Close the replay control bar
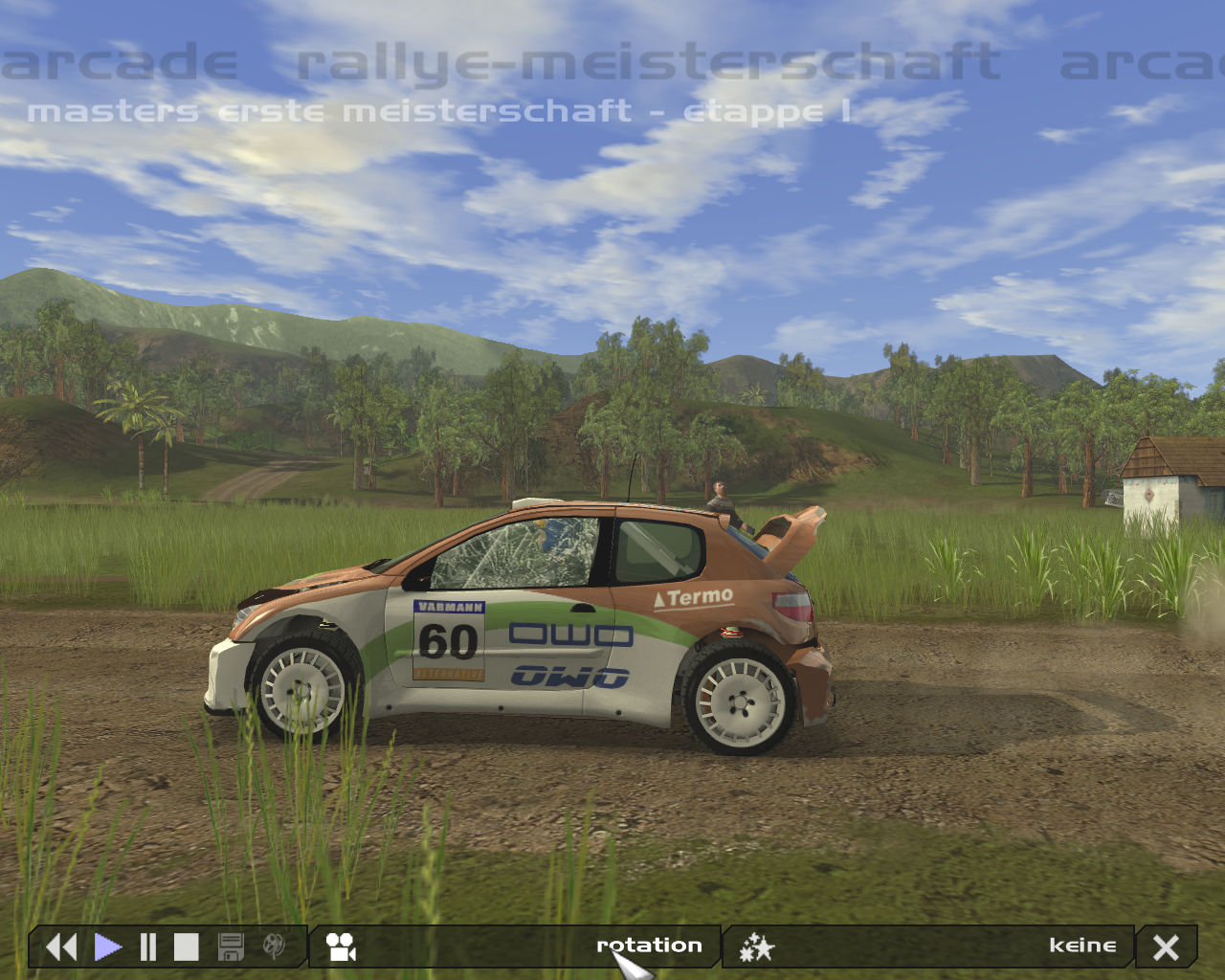The height and width of the screenshot is (980, 1225). click(x=1166, y=947)
